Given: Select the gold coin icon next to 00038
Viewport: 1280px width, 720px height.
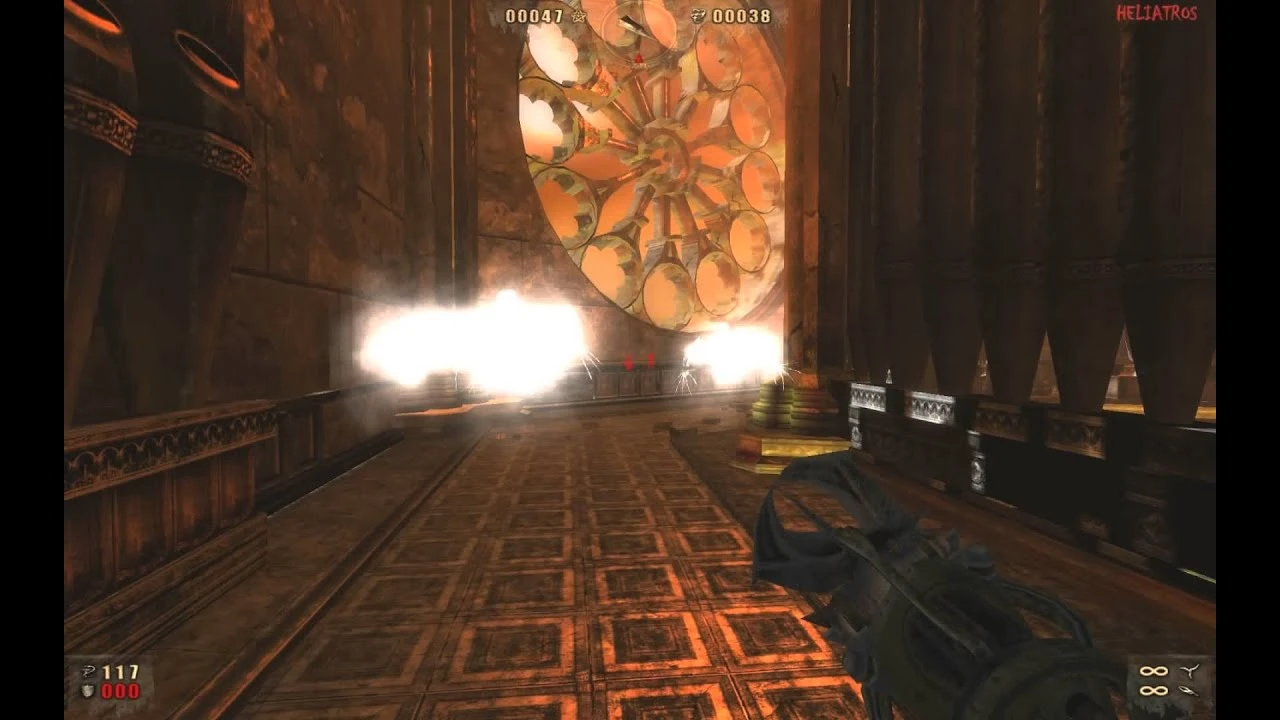Looking at the screenshot, I should [700, 17].
